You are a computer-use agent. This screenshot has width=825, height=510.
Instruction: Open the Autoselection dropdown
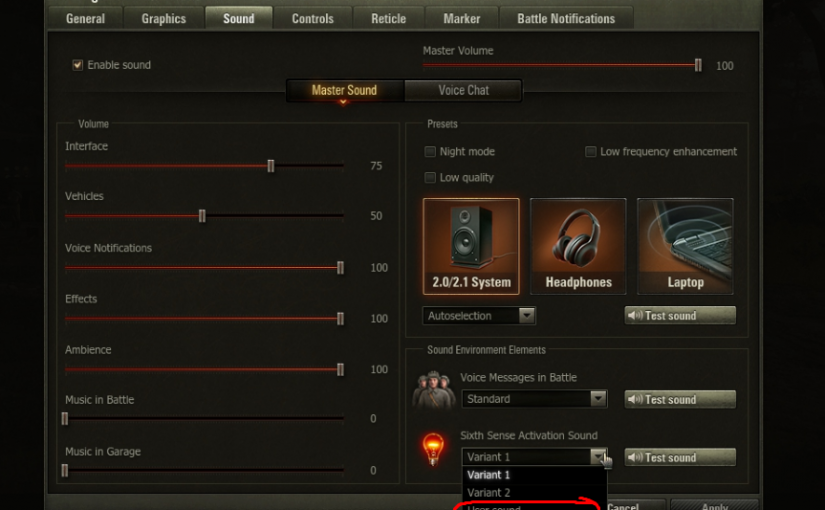tap(479, 316)
